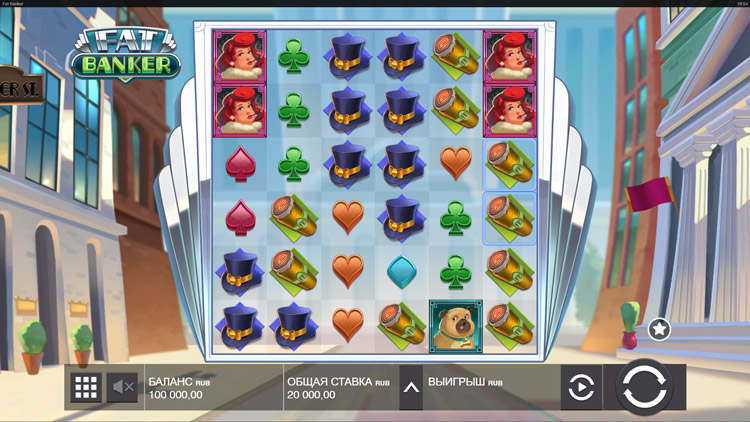Start autoplay mode
The width and height of the screenshot is (750, 422).
[x=581, y=387]
